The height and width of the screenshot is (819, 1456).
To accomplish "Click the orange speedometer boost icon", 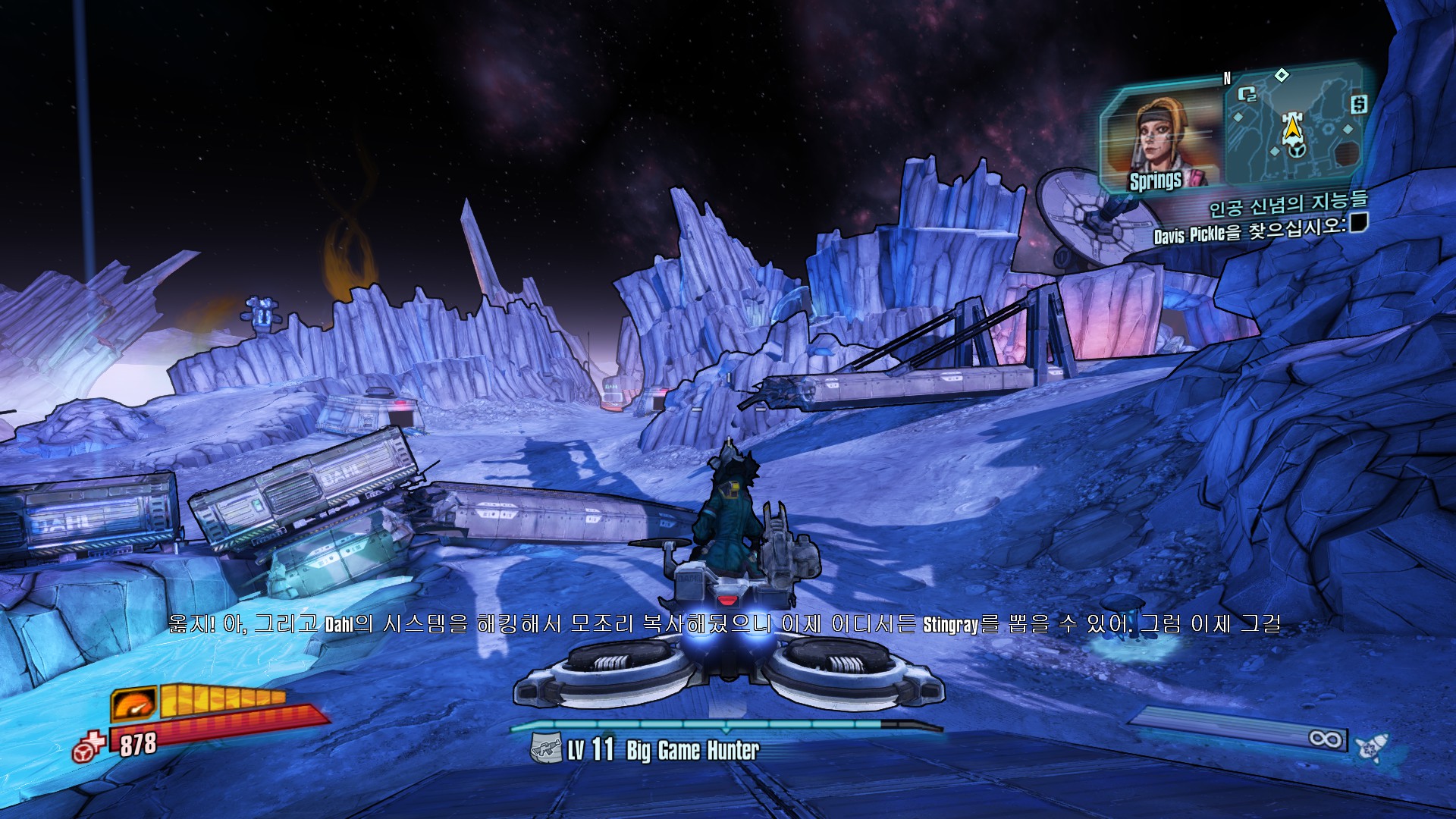I will [134, 704].
